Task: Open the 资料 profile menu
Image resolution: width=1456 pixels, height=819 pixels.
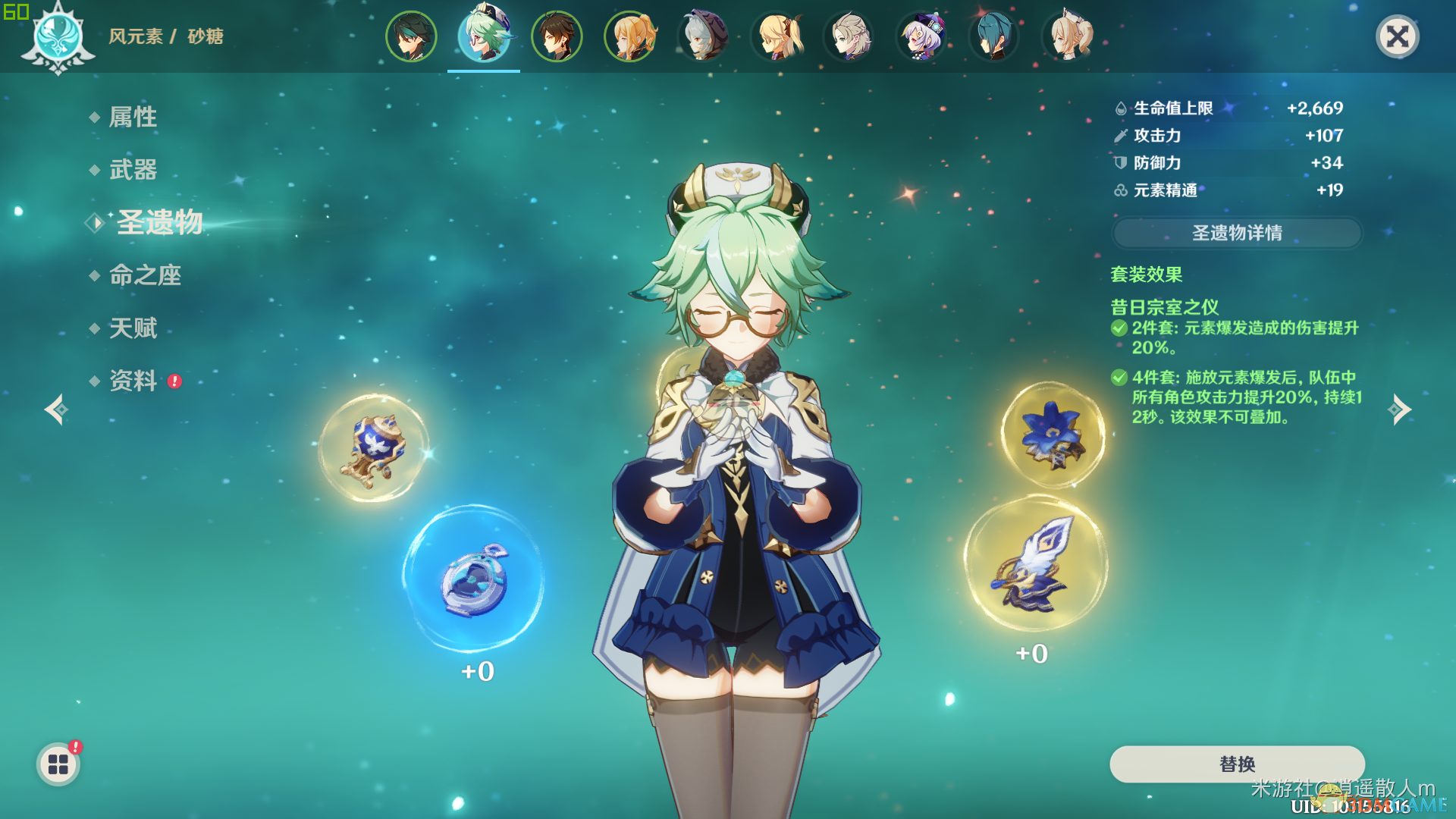Action: (x=133, y=381)
